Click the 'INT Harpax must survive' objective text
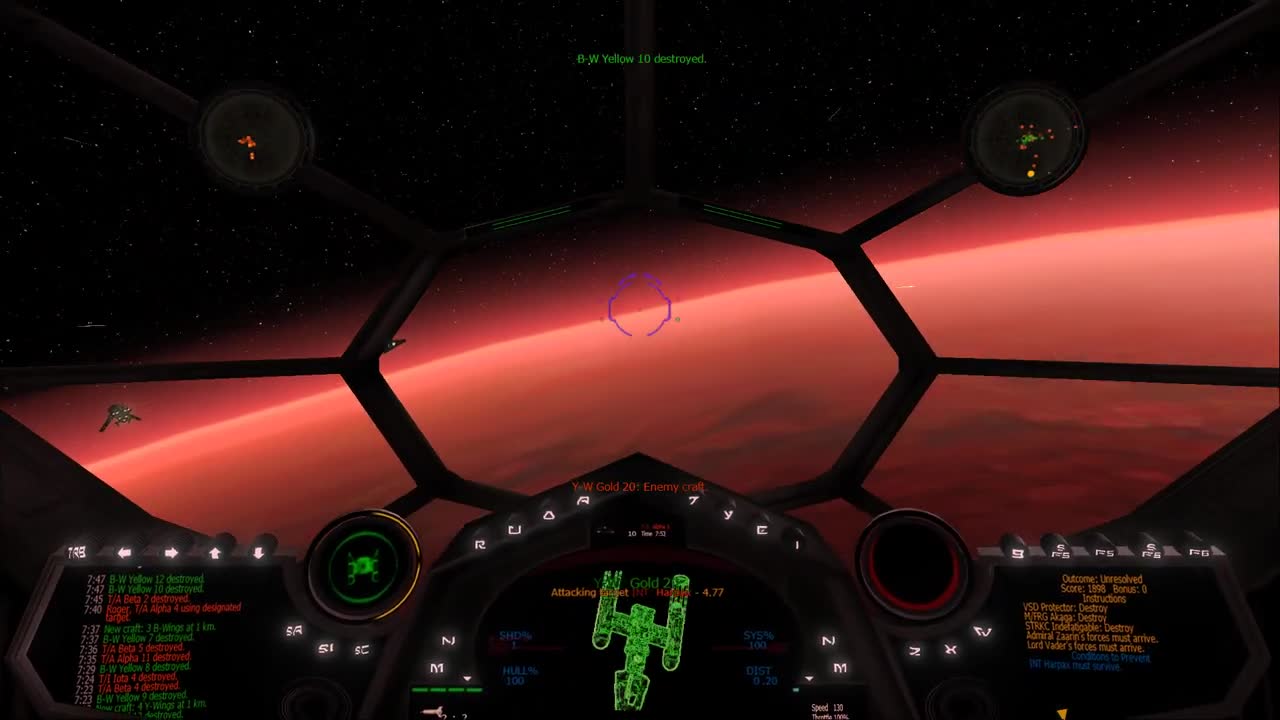Image resolution: width=1280 pixels, height=720 pixels. click(1075, 665)
